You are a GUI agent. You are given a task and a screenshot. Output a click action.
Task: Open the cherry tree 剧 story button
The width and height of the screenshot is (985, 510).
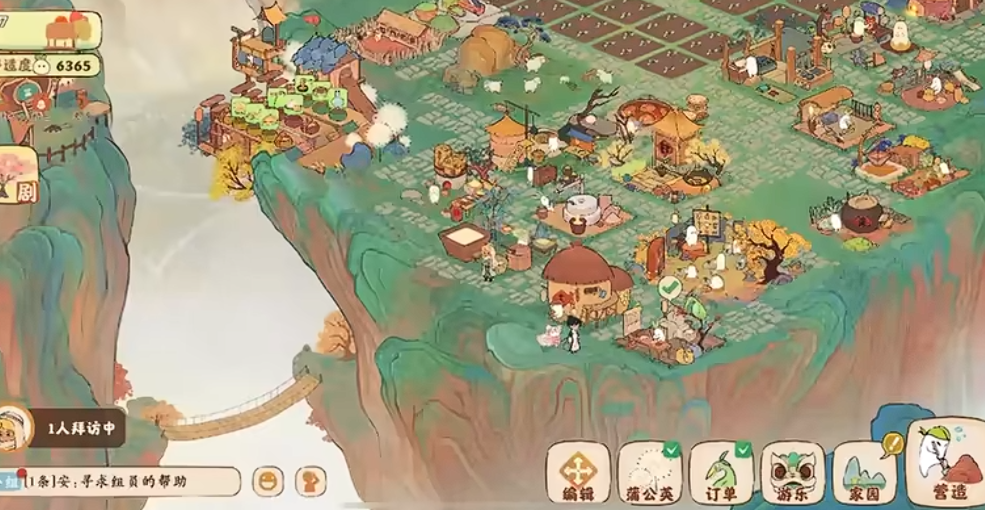(18, 176)
